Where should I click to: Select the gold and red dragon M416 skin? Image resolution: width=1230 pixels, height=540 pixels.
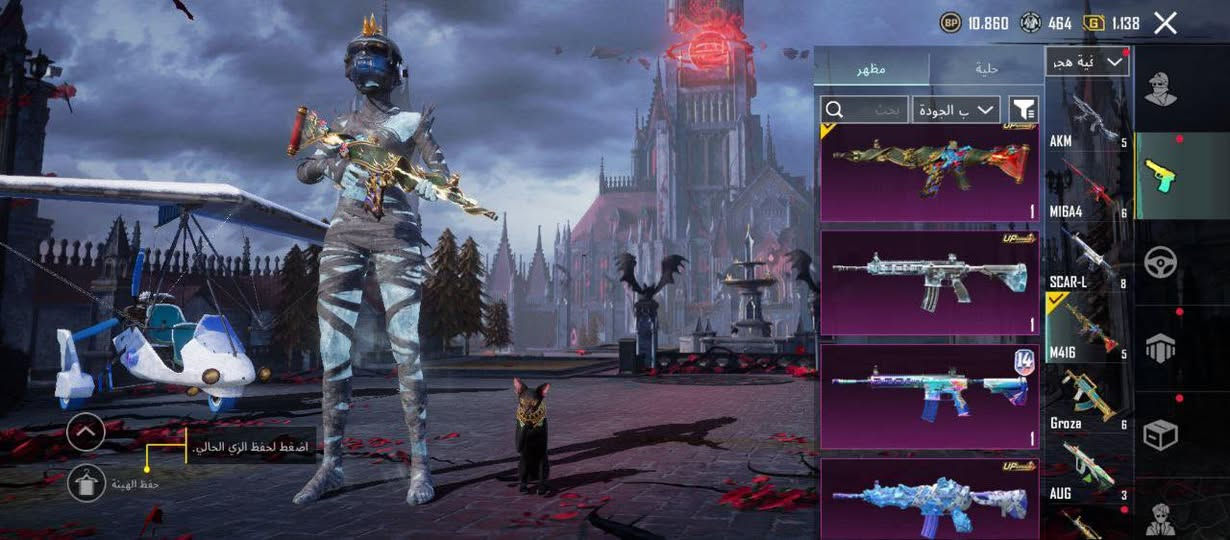929,171
